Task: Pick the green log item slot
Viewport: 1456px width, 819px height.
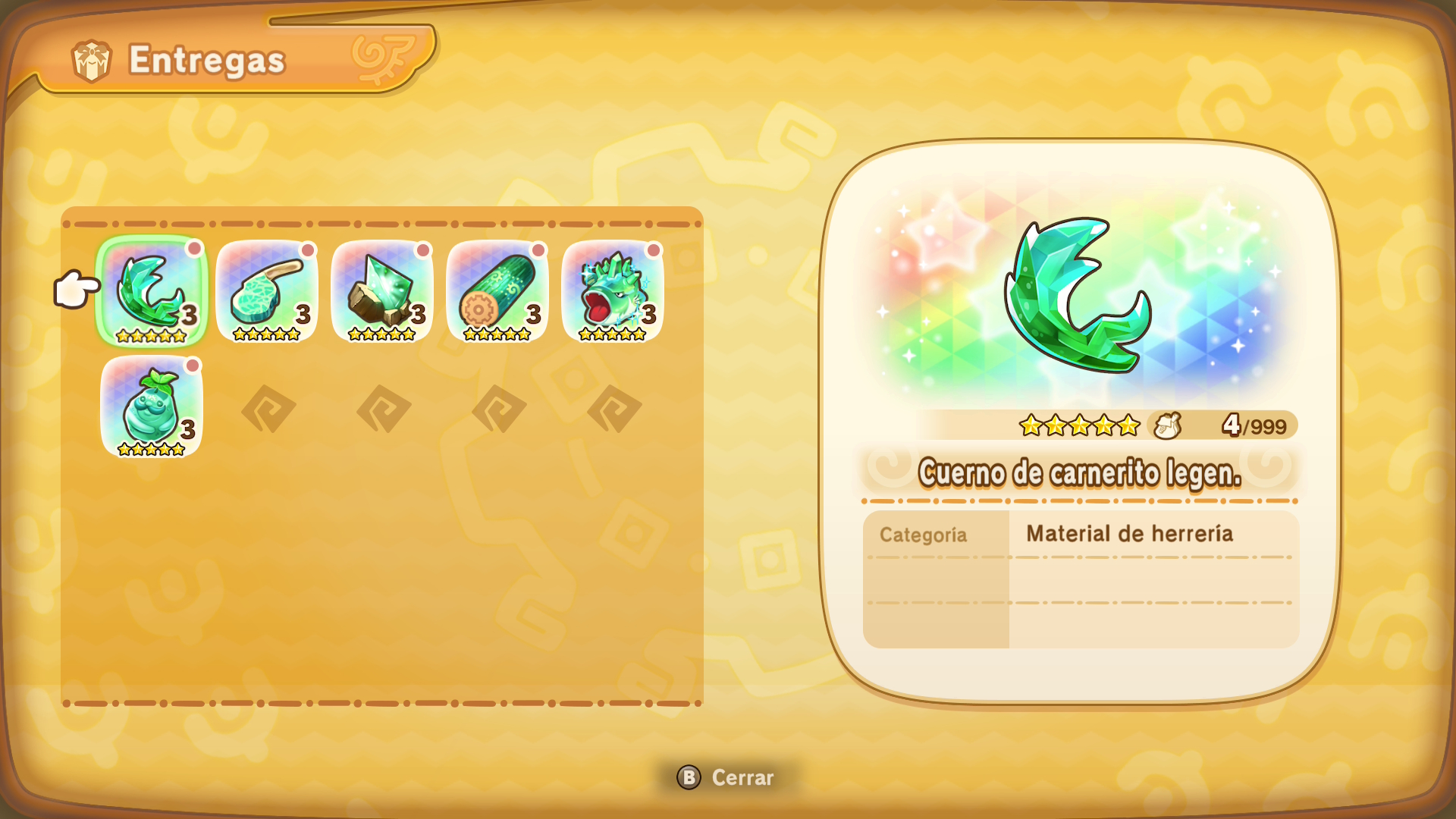Action: (x=497, y=292)
